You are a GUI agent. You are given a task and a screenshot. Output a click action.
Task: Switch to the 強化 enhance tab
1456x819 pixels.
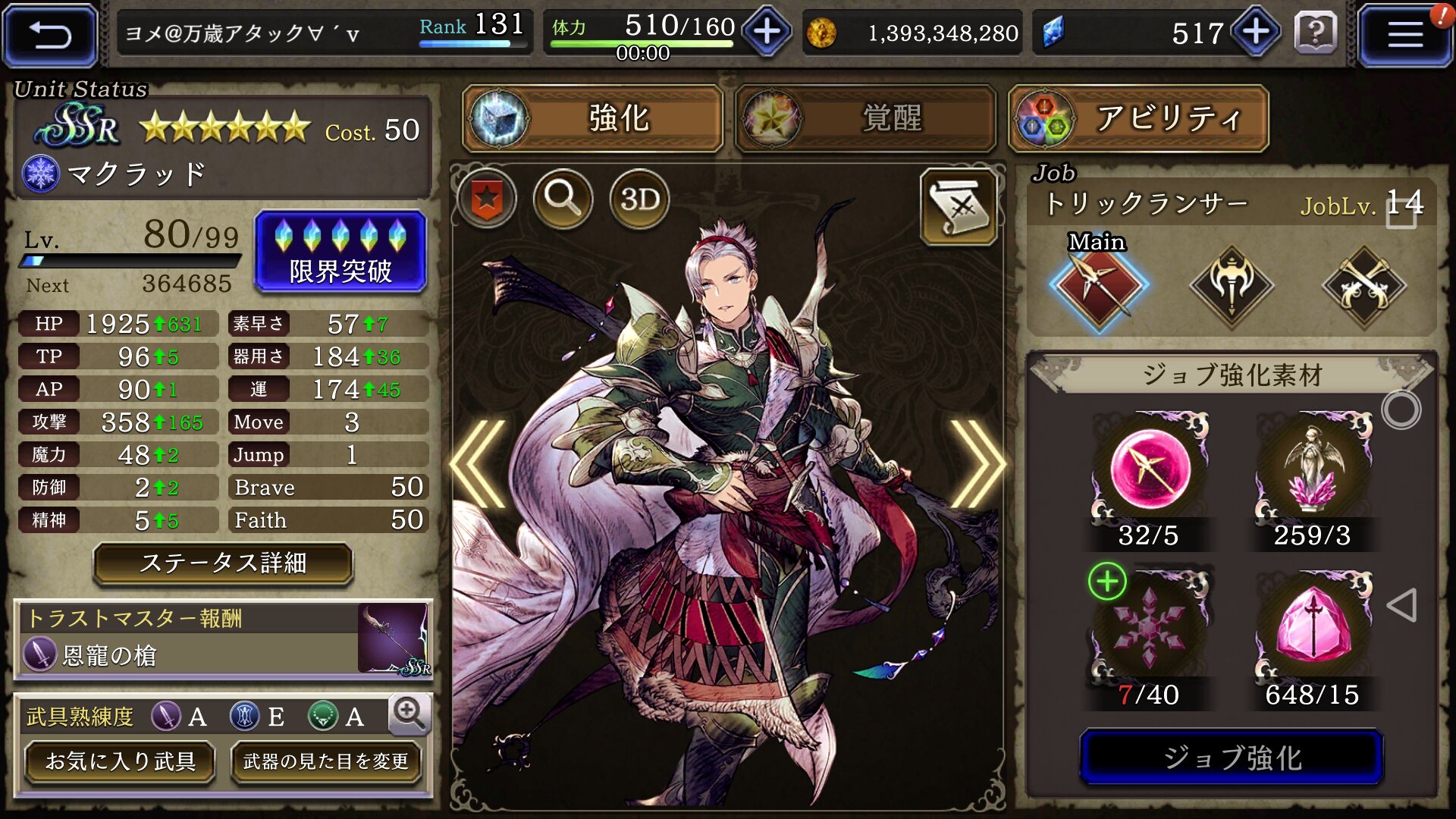tap(592, 118)
